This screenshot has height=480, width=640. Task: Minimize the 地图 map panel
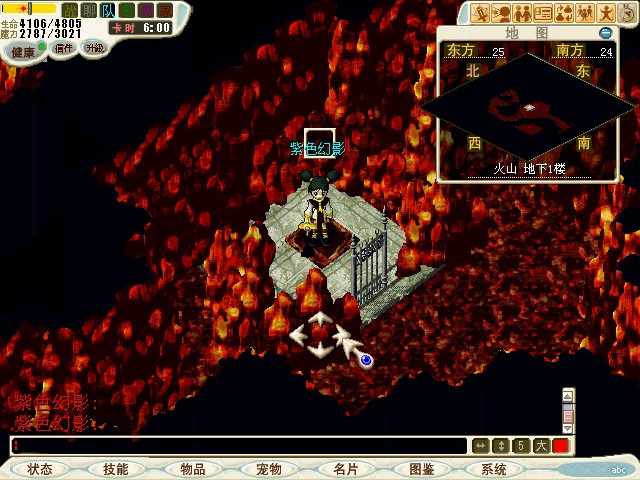point(605,33)
